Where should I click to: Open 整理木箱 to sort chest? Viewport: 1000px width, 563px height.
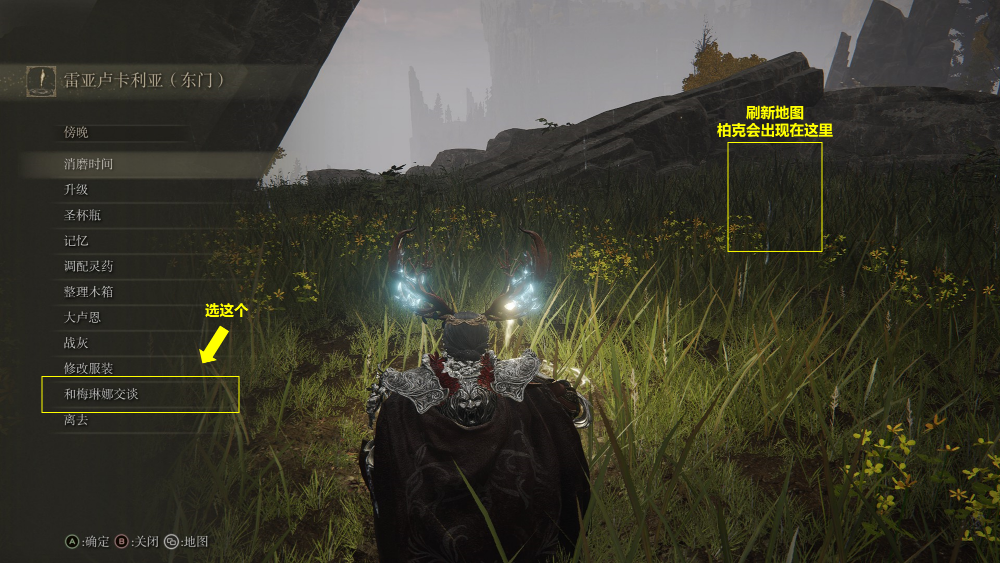pos(88,292)
